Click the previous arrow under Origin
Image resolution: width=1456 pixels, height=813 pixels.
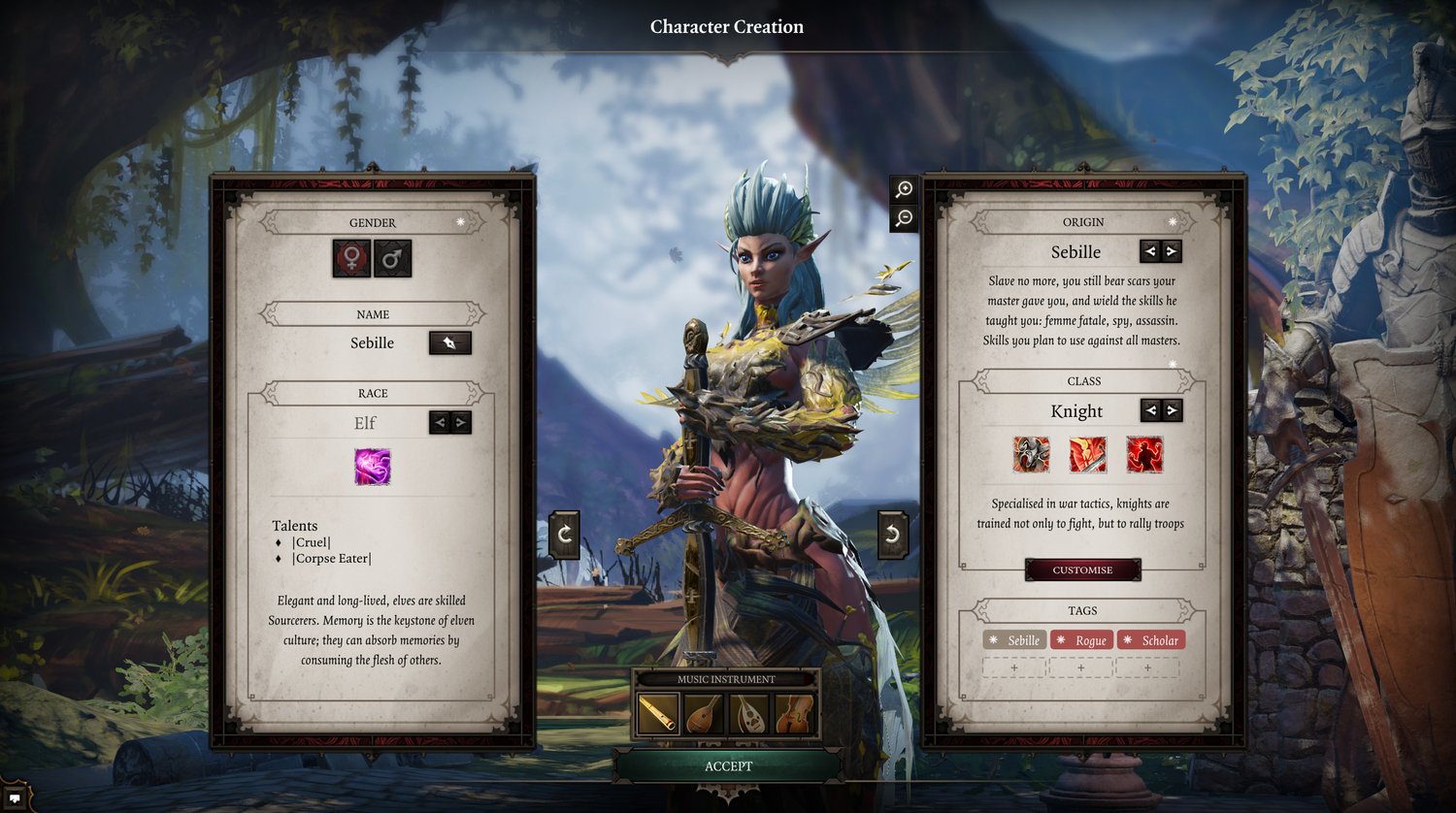[1149, 251]
